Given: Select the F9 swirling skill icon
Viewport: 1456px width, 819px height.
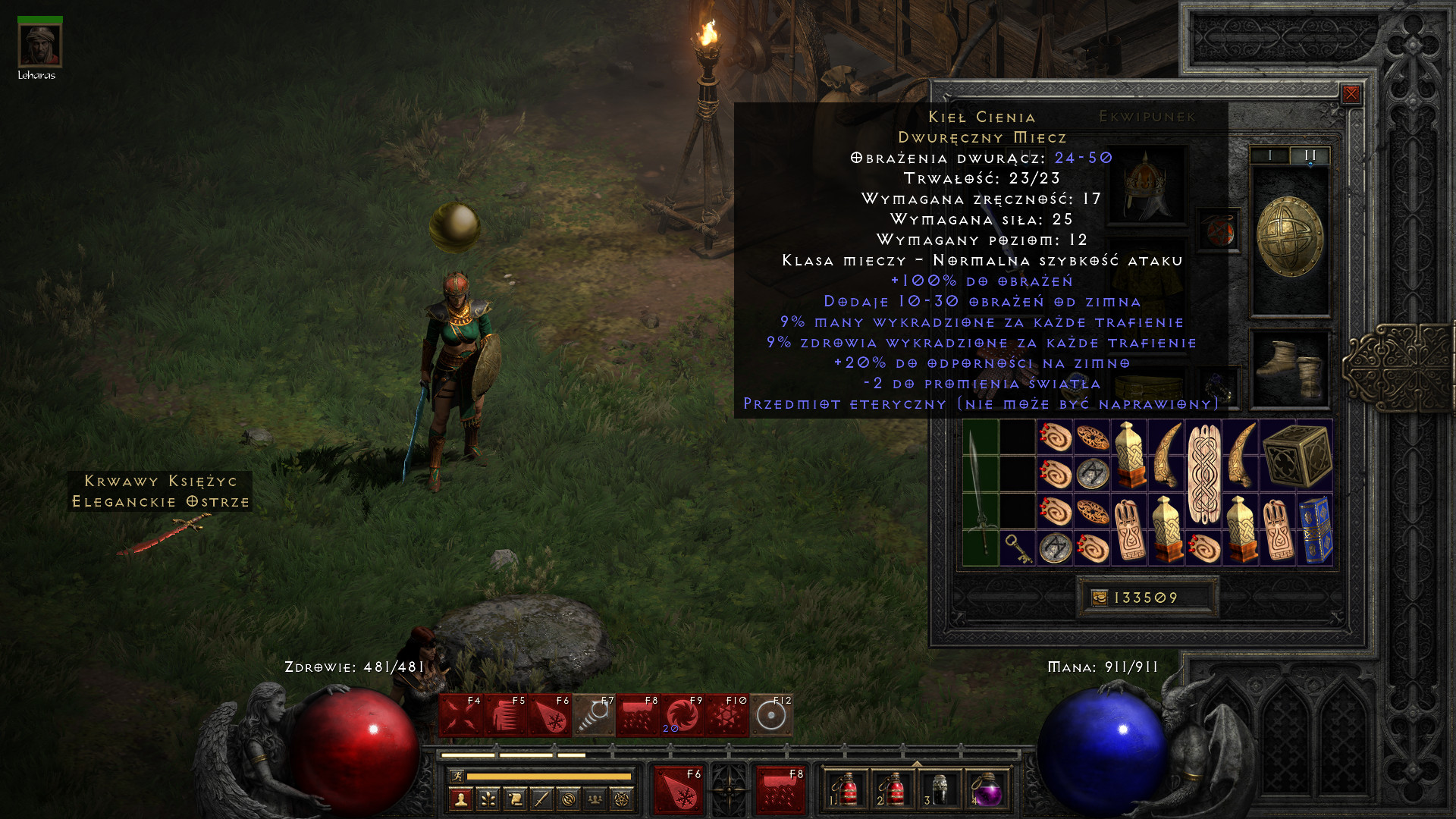Looking at the screenshot, I should [682, 715].
